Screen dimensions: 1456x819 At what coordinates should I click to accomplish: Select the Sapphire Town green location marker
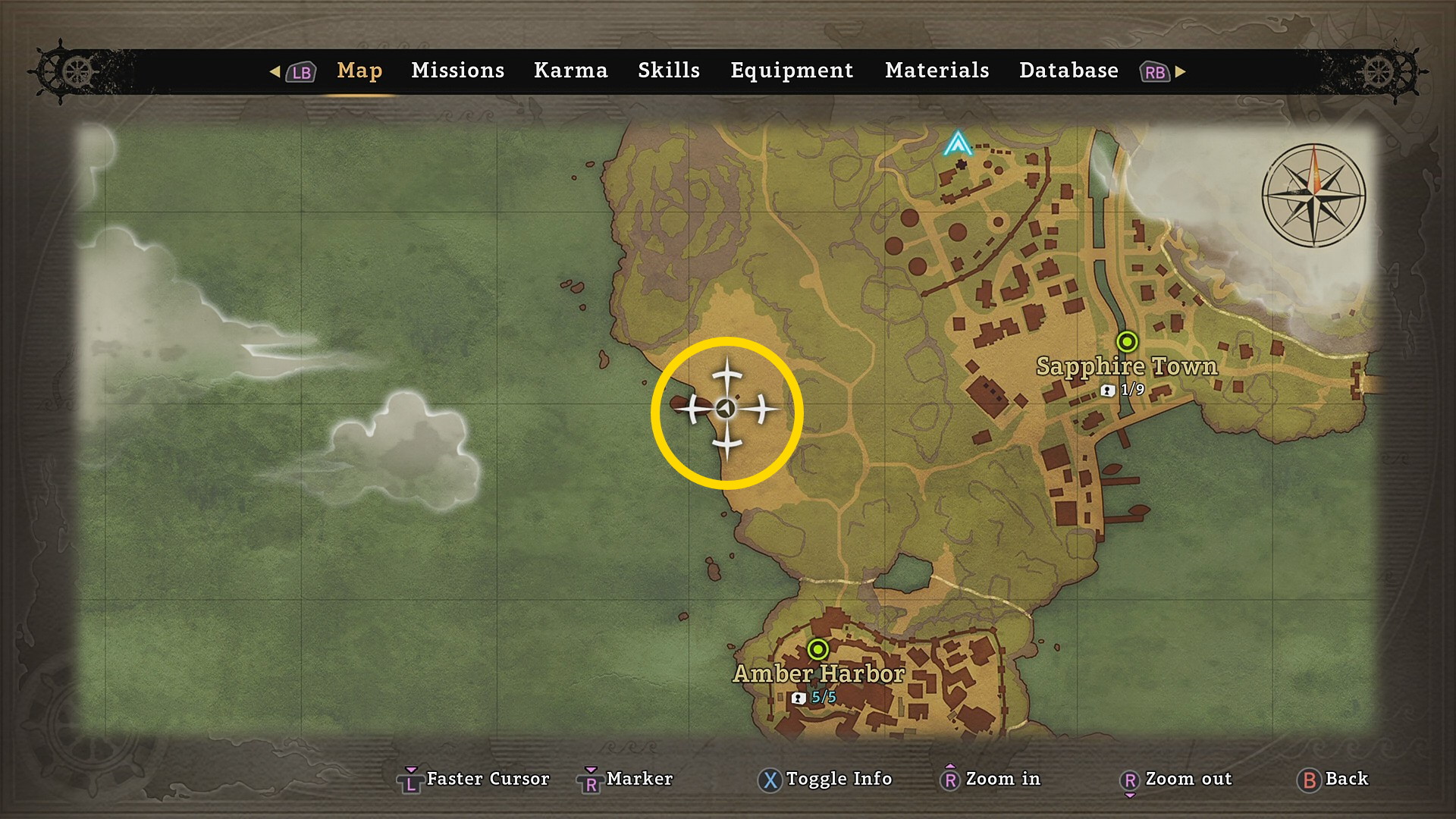coord(1127,341)
